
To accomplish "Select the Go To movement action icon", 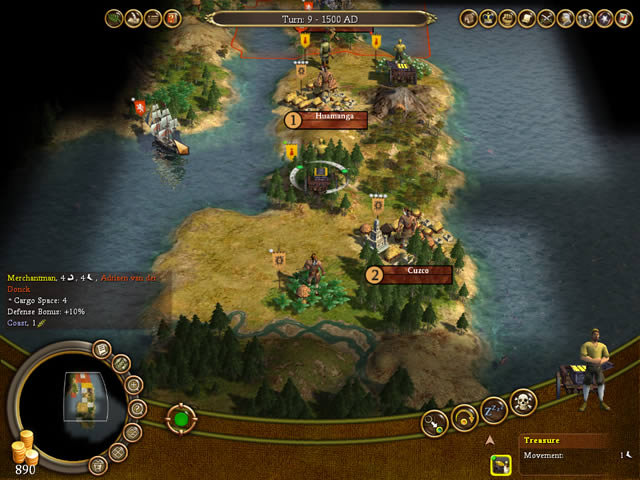I will (435, 421).
